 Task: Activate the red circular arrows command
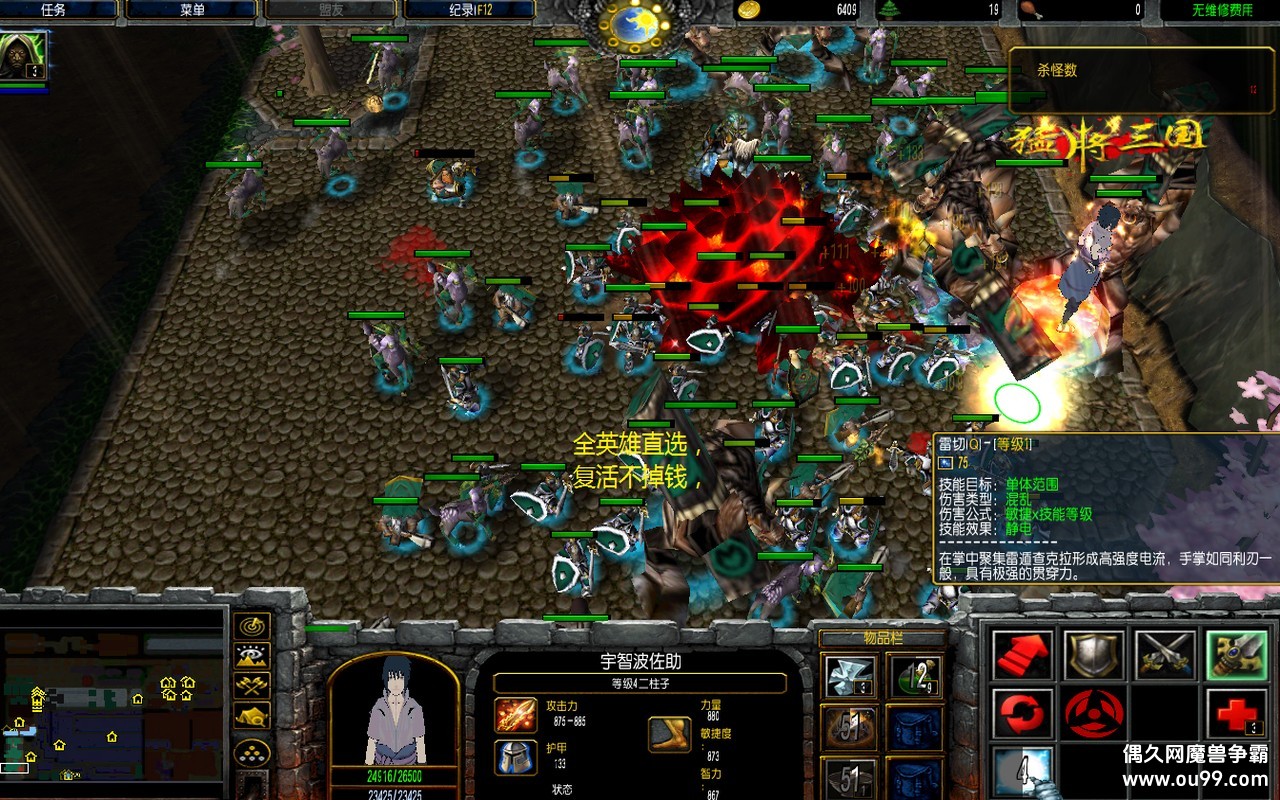point(1023,713)
